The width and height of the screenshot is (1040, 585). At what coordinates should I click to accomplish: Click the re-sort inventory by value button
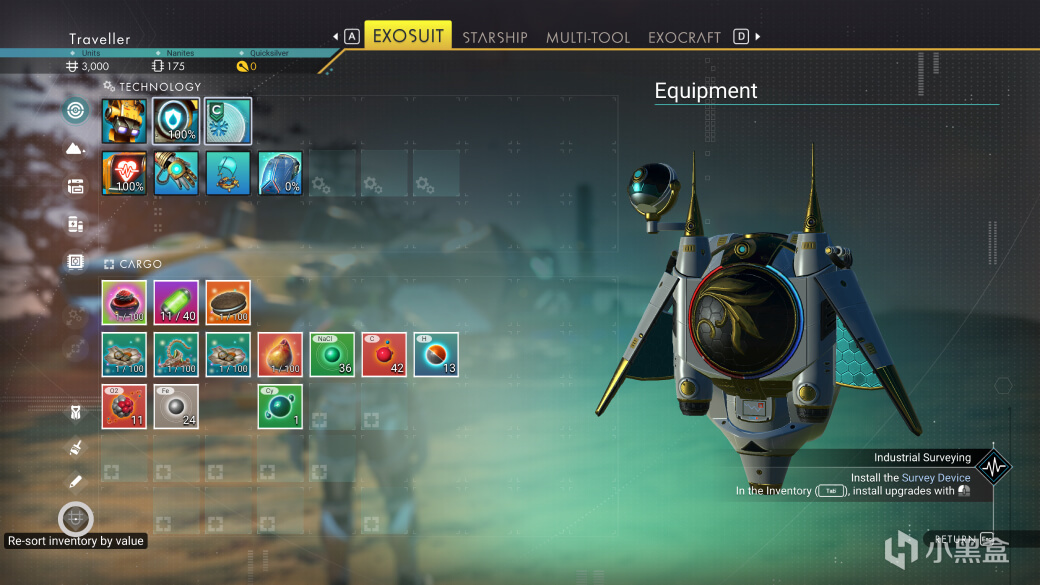pos(76,519)
